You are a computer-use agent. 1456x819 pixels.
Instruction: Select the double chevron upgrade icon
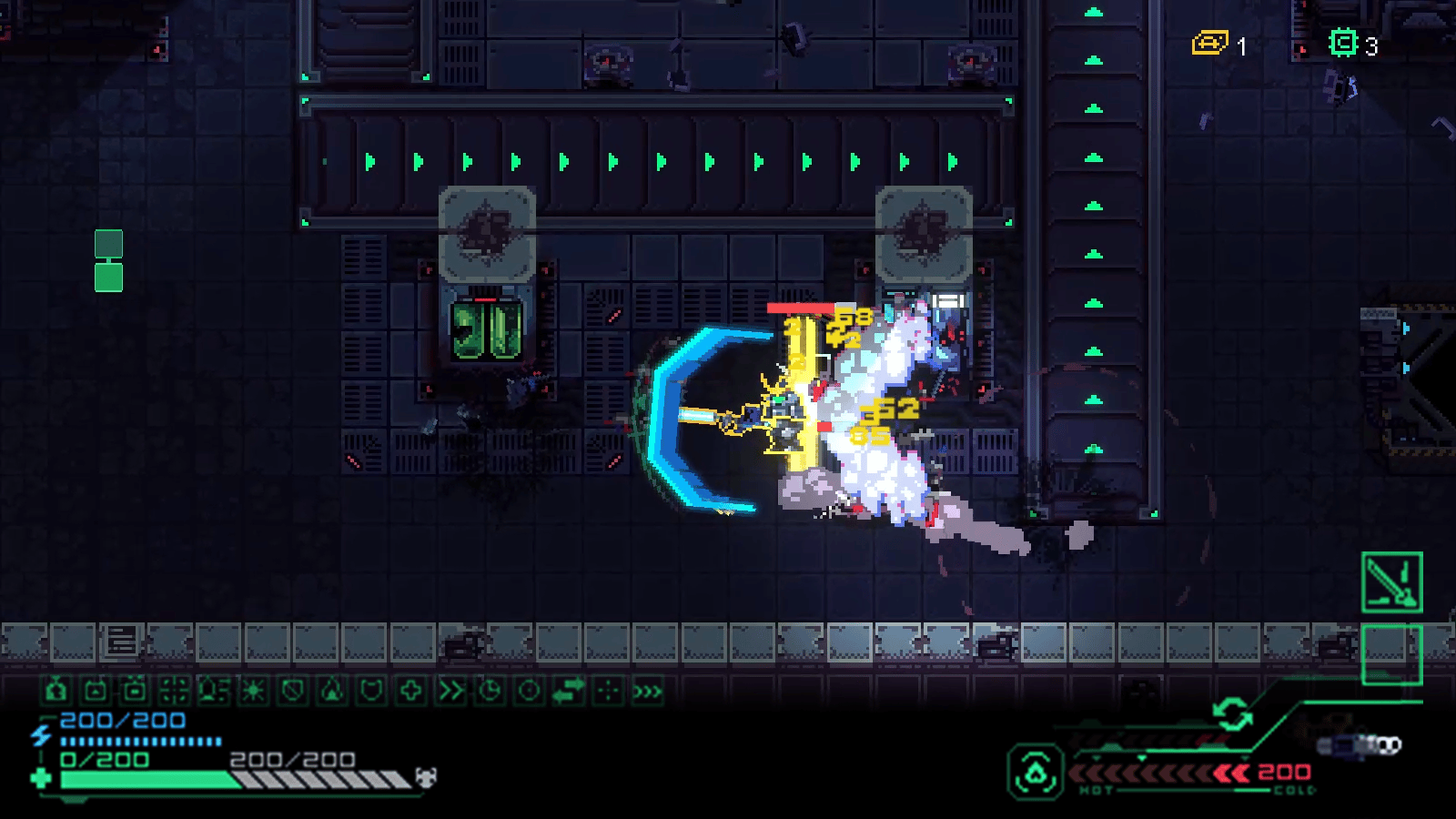point(450,692)
